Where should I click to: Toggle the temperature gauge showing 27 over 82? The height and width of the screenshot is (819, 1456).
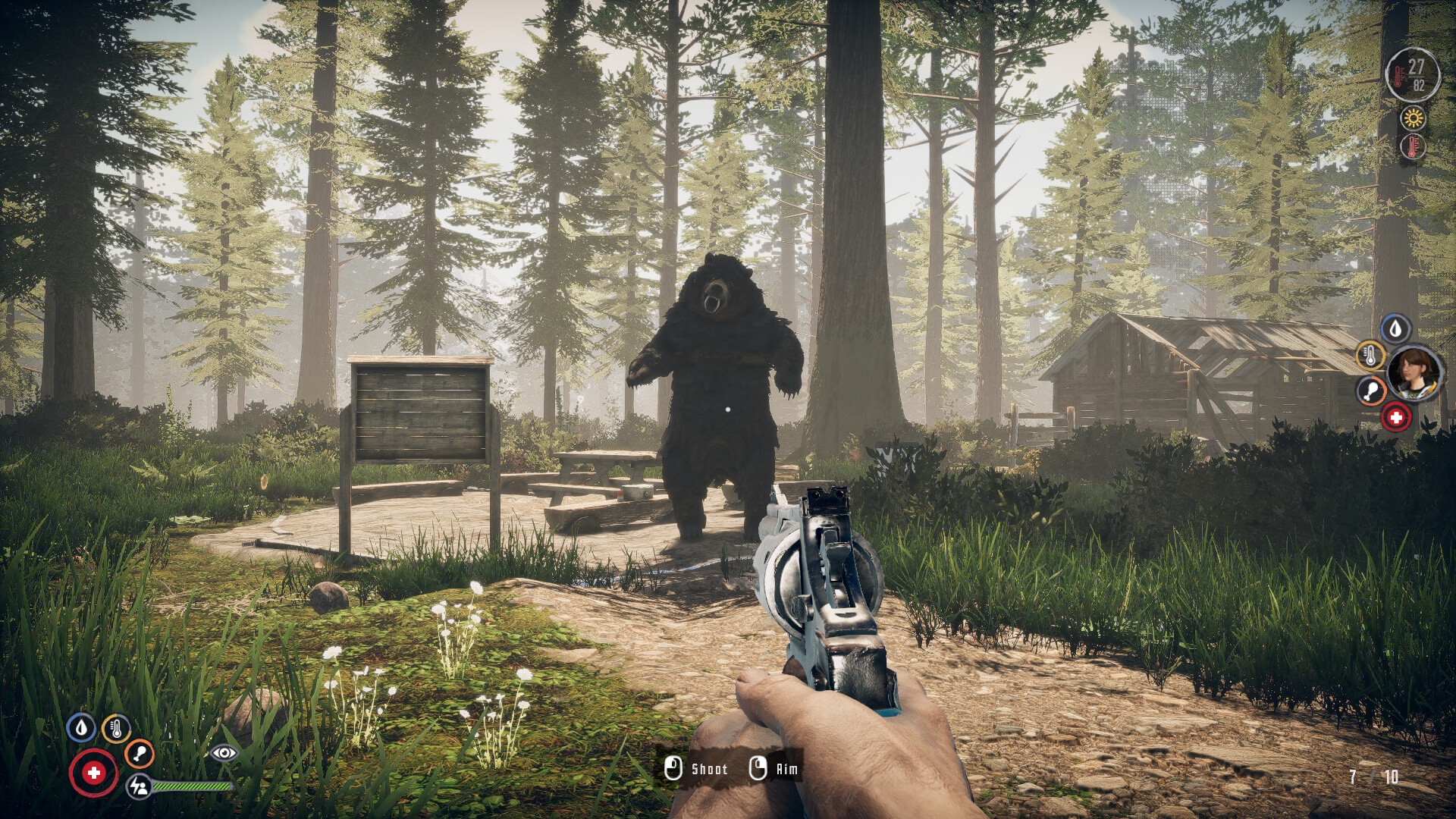coord(1412,74)
